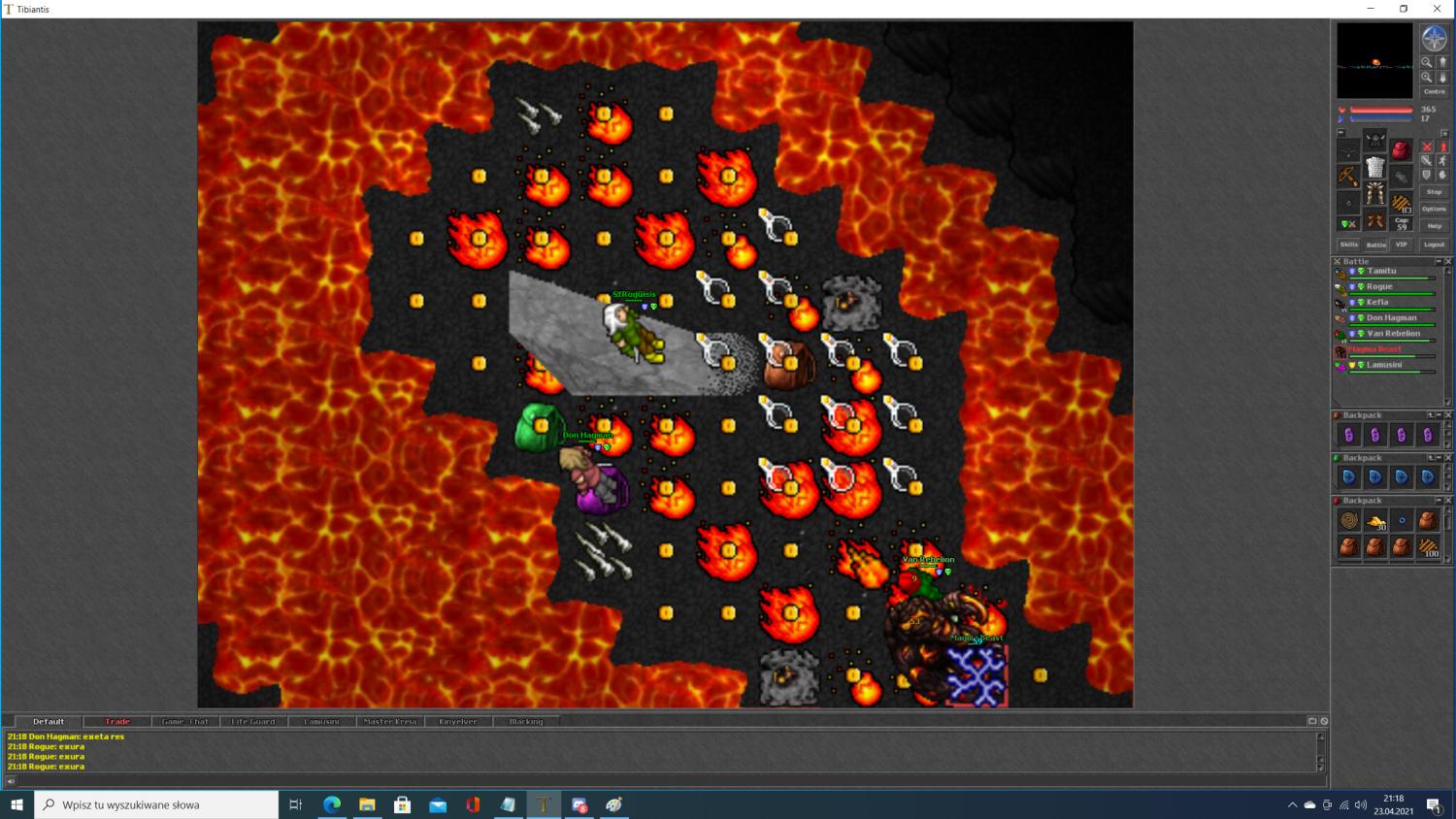Click the compass rose on the minimap panel
The image size is (1456, 819).
pos(1434,39)
